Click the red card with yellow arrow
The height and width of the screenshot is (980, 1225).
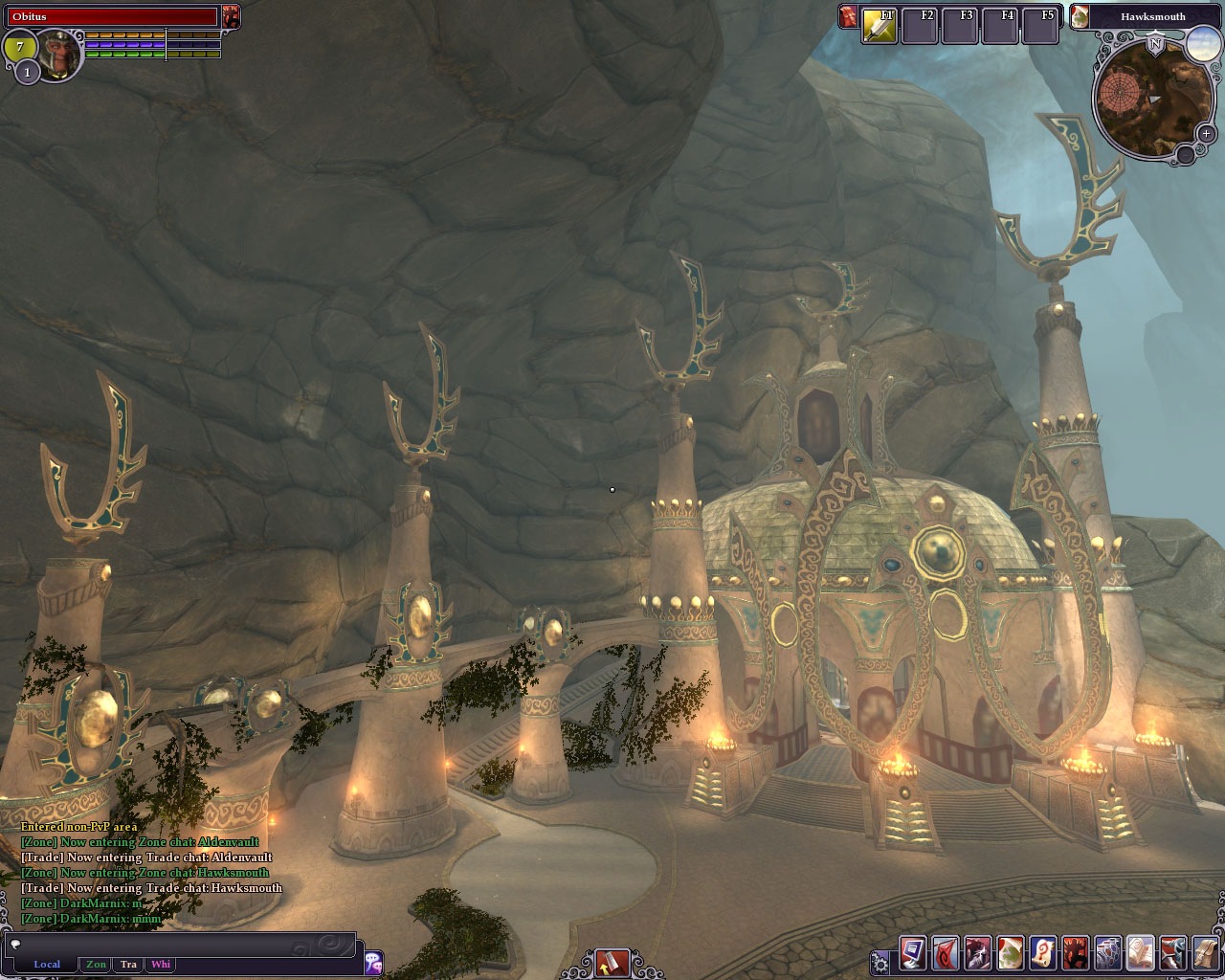[x=612, y=962]
